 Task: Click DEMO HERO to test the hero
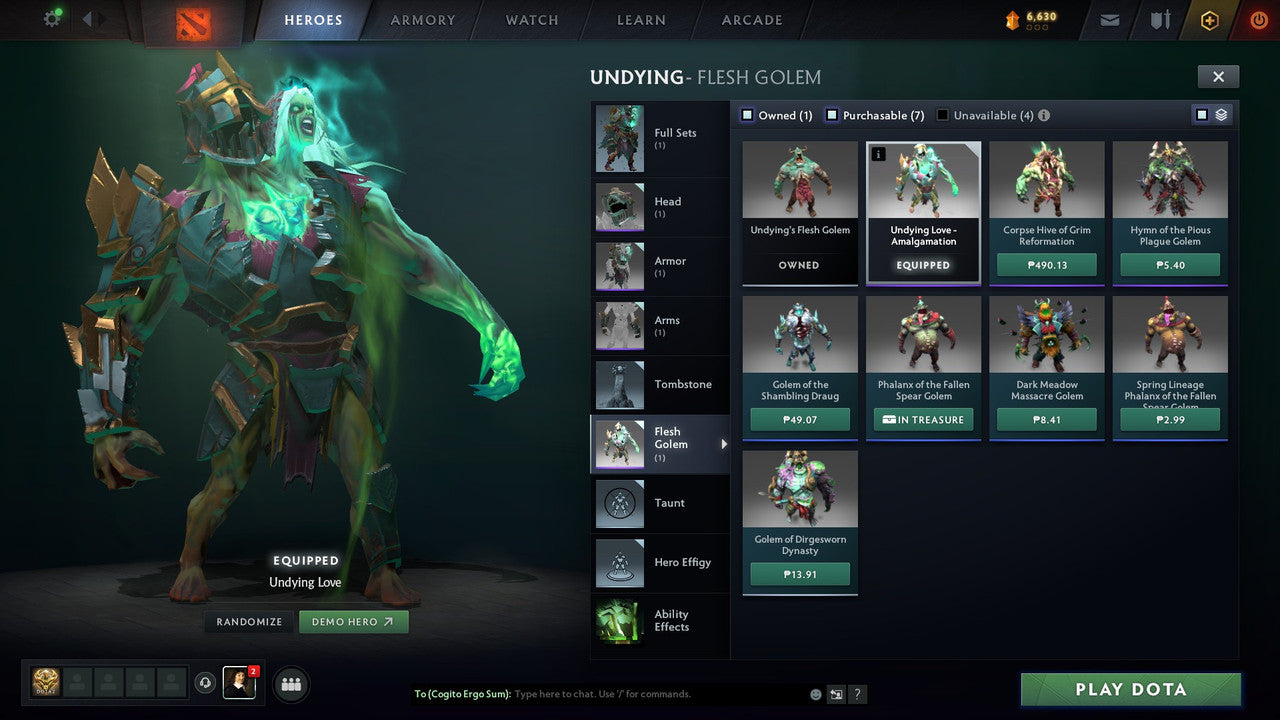point(353,621)
